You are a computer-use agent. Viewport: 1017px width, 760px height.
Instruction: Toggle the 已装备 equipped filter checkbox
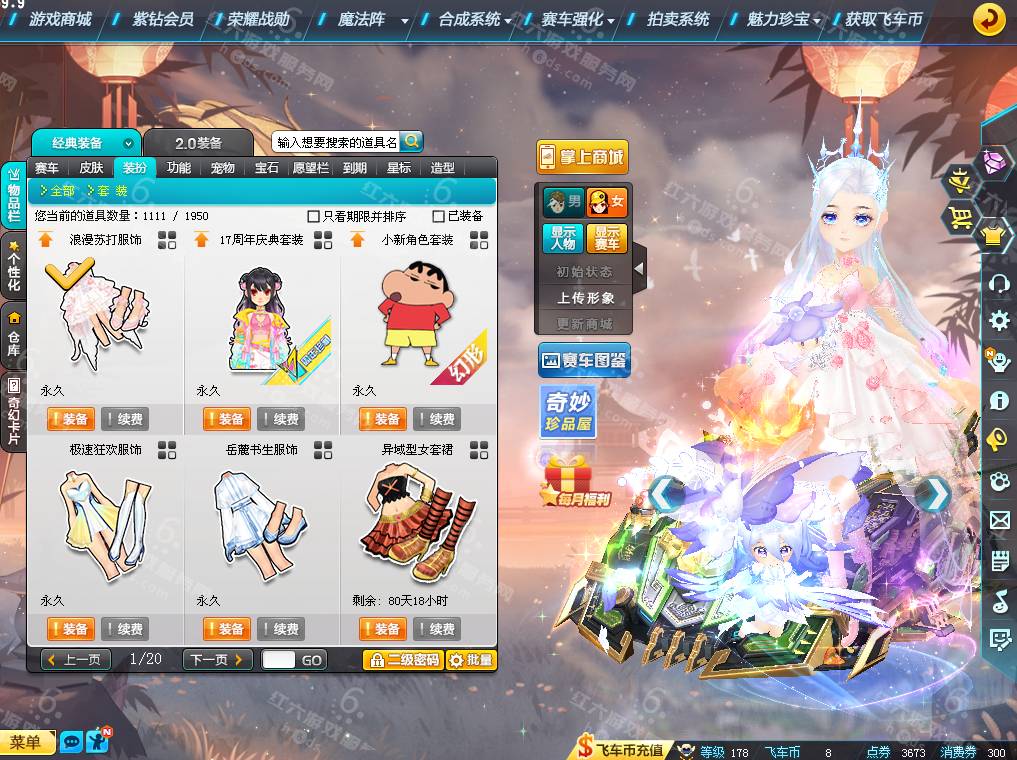pos(439,216)
